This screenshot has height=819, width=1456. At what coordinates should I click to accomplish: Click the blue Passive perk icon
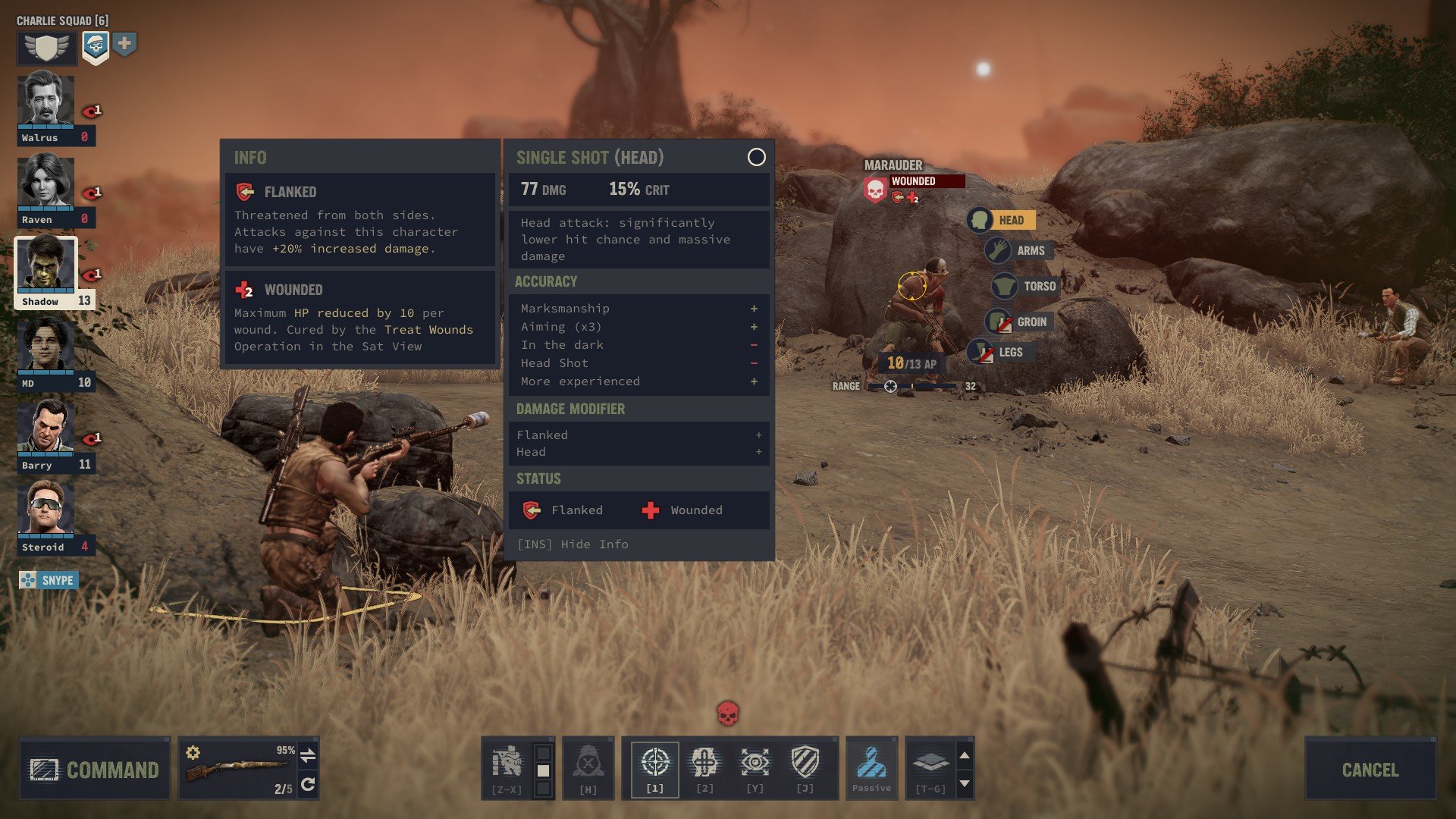click(871, 763)
